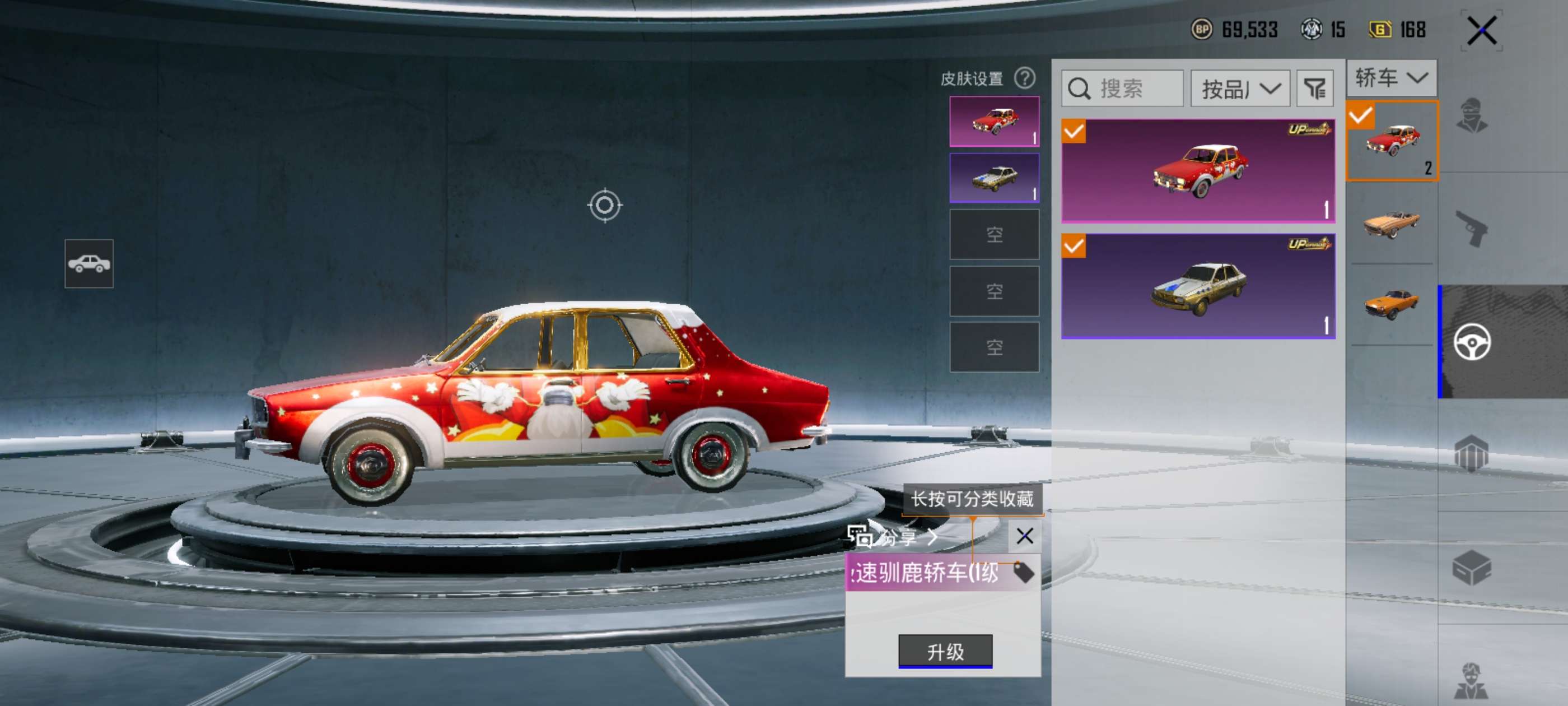This screenshot has width=1568, height=706.
Task: Switch to the pistol weapons category
Action: (x=1472, y=229)
